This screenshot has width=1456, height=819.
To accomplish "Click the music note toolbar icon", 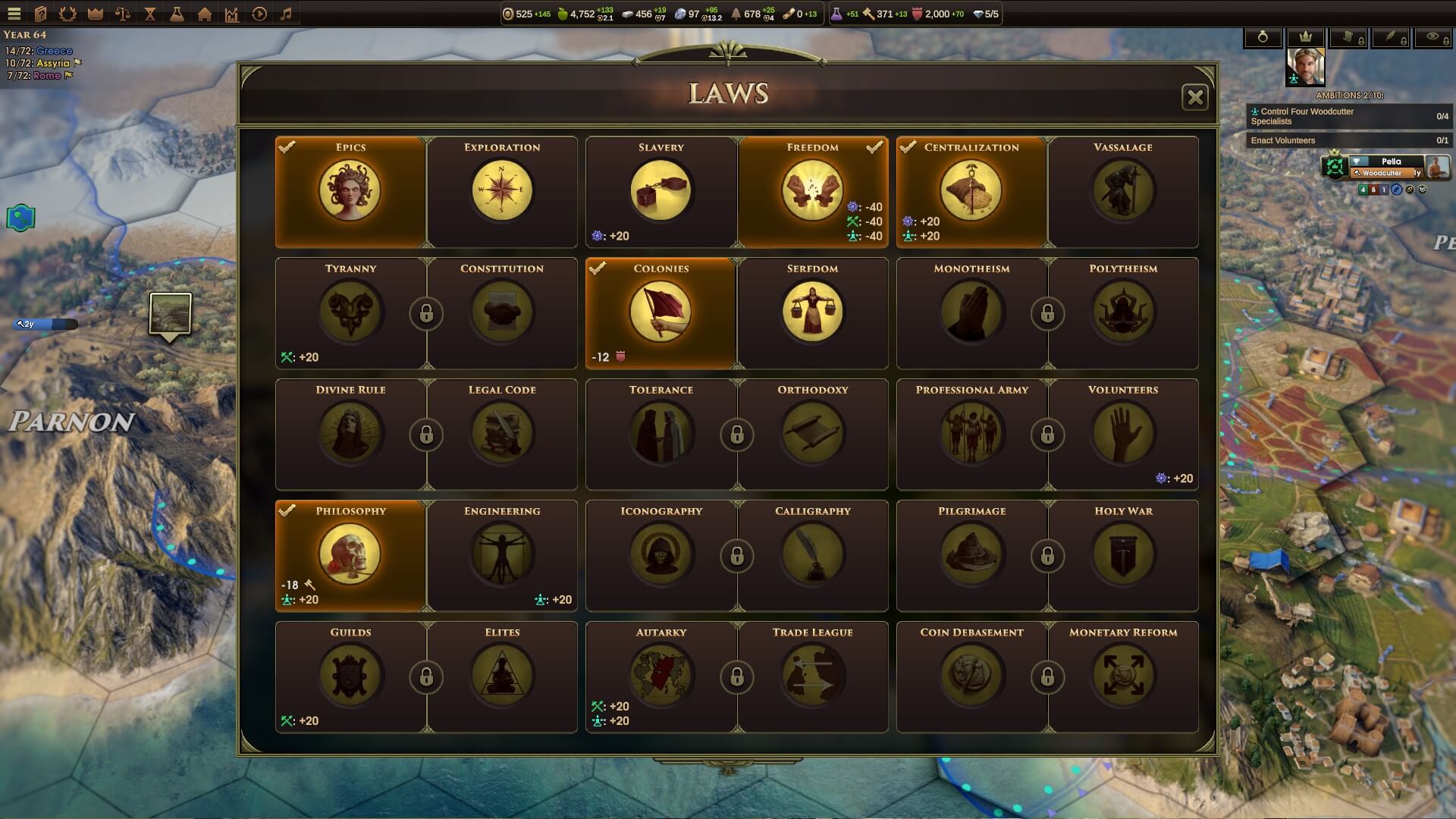I will pyautogui.click(x=286, y=14).
